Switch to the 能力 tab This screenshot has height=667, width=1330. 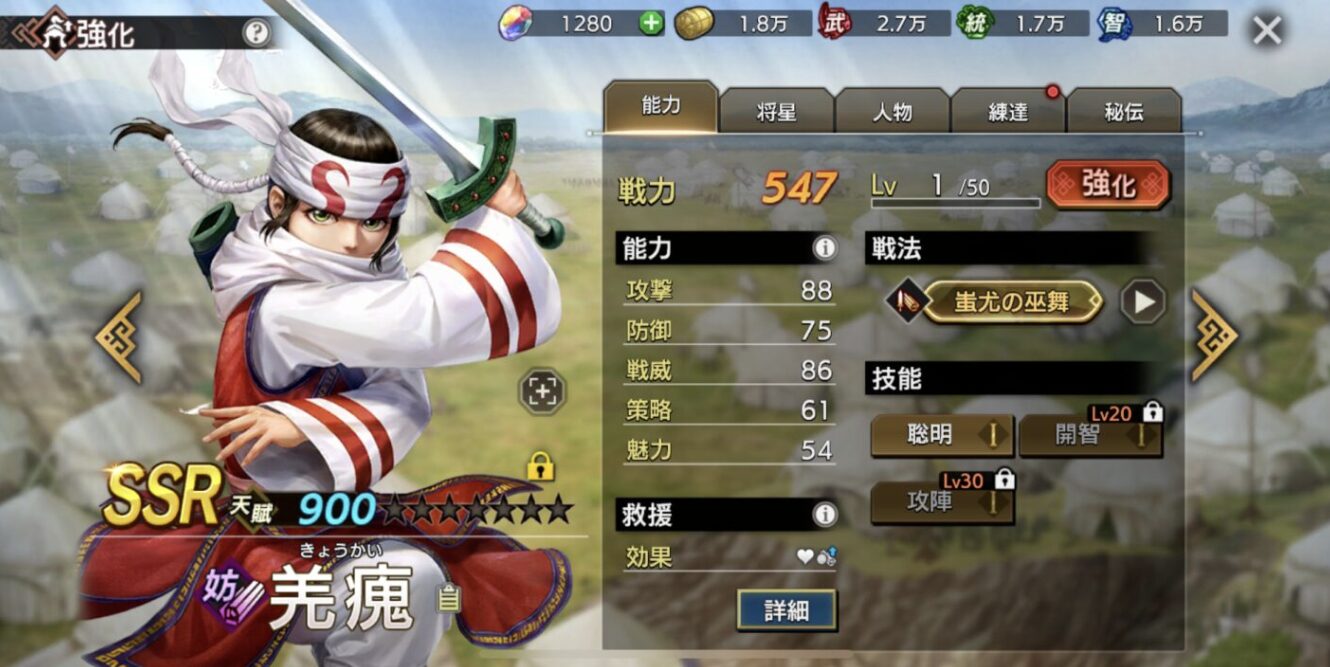click(x=660, y=108)
